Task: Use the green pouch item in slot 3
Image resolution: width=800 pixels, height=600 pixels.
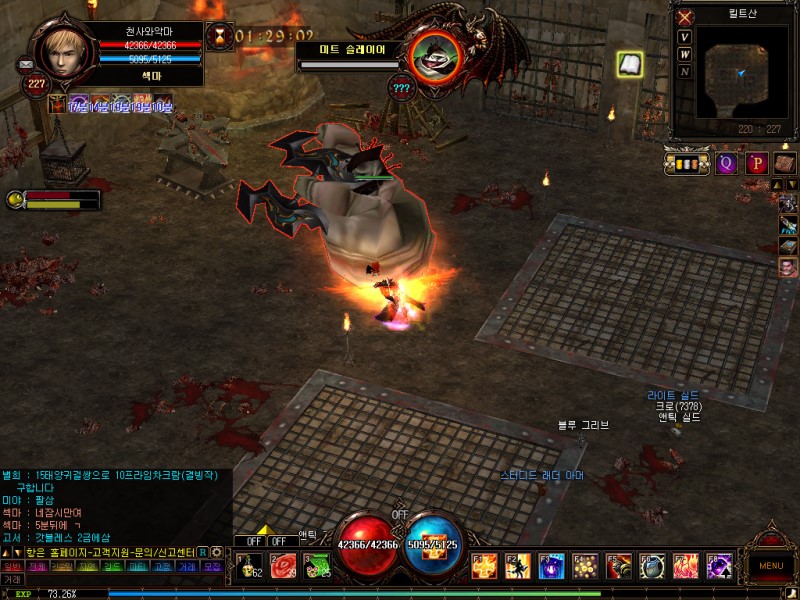Action: [x=318, y=566]
